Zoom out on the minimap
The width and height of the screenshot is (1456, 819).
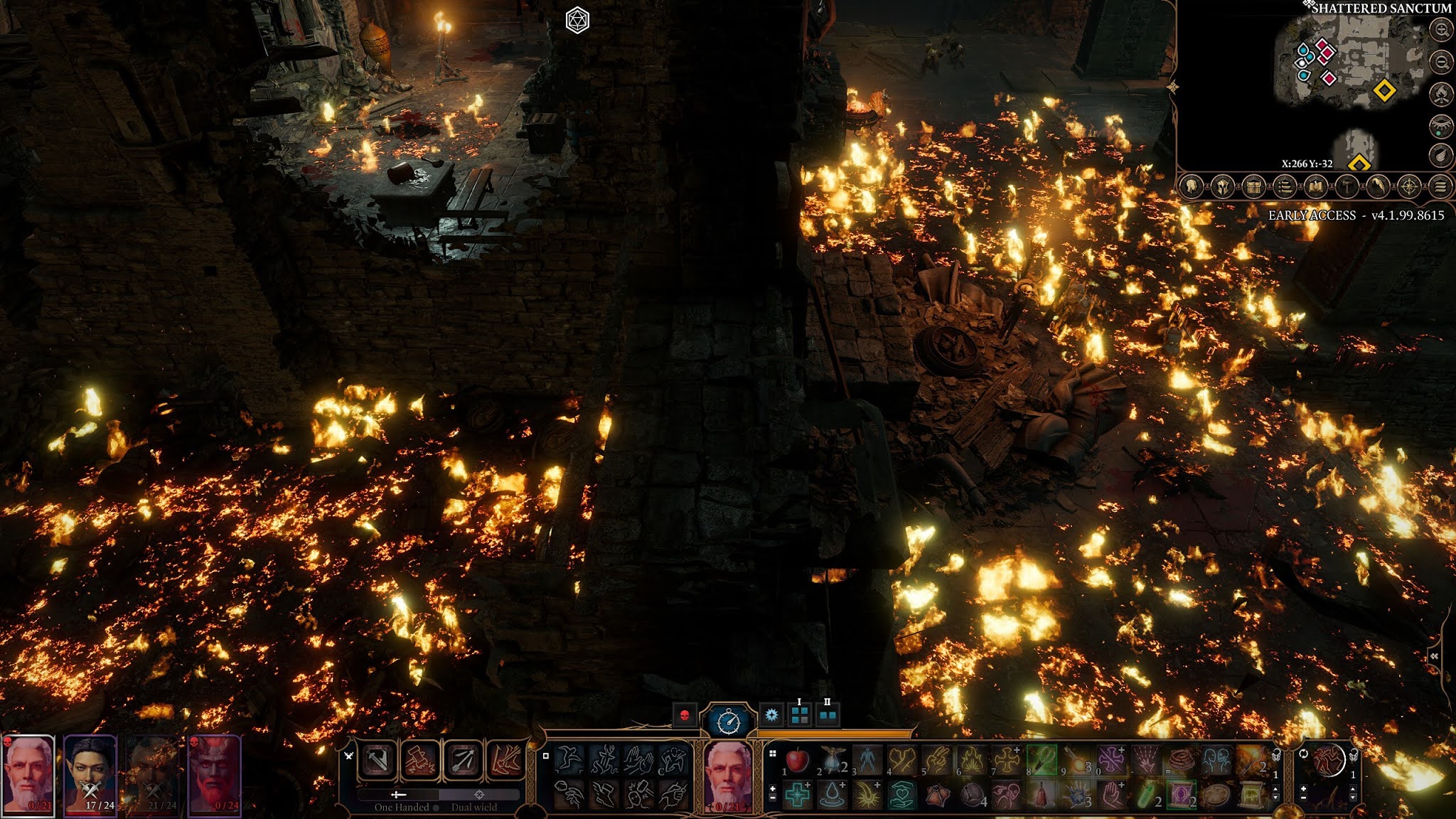[x=1441, y=62]
